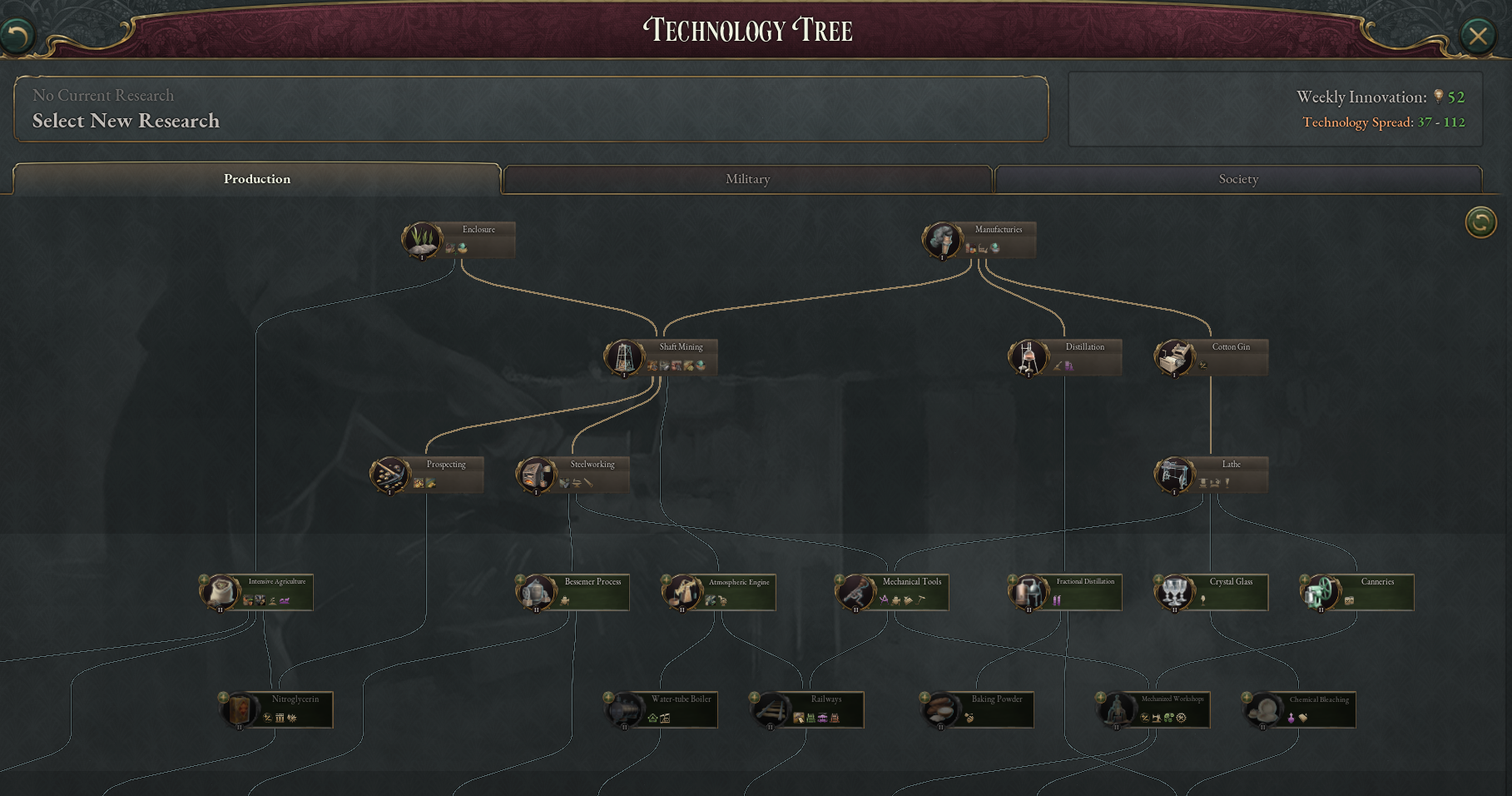1512x796 pixels.
Task: Click the Distillation tech icon
Action: point(1029,357)
